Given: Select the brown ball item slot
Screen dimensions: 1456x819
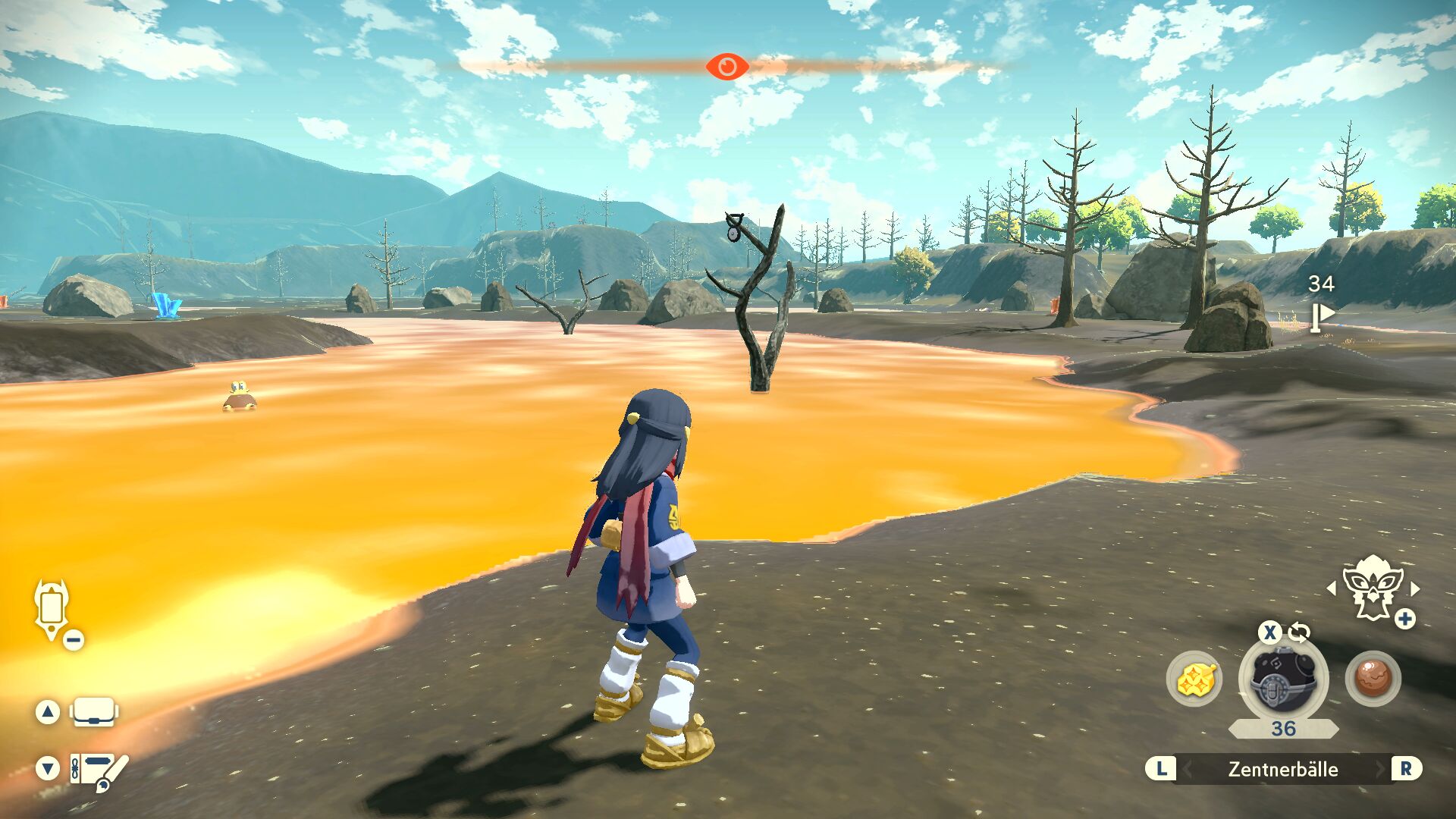Looking at the screenshot, I should point(1373,679).
